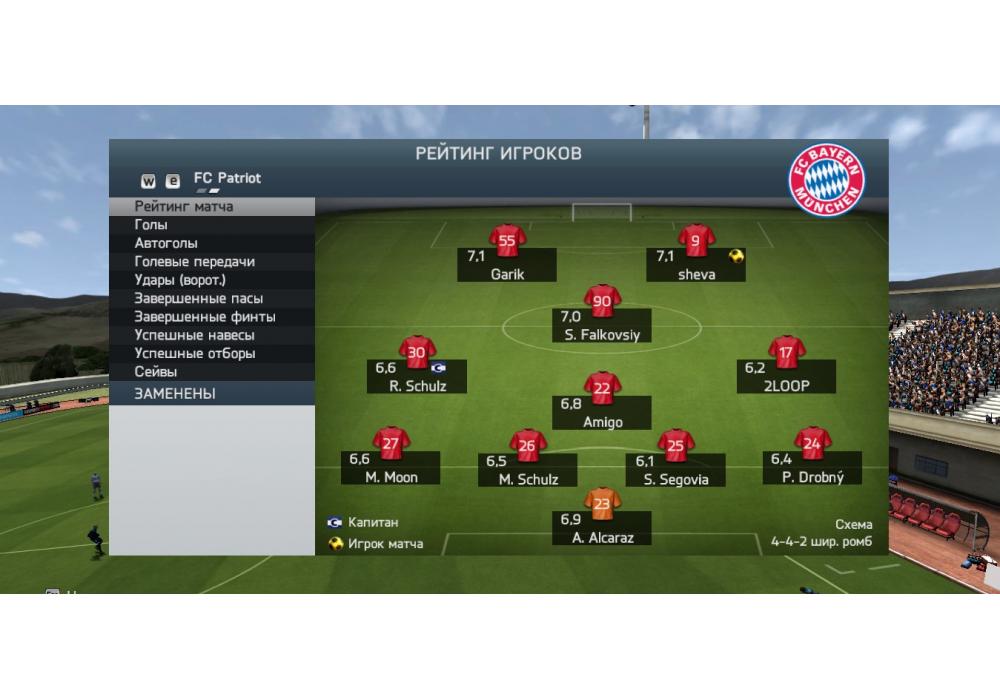Choose the Сейвы menu entry
Viewport: 1000px width, 700px height.
(156, 372)
